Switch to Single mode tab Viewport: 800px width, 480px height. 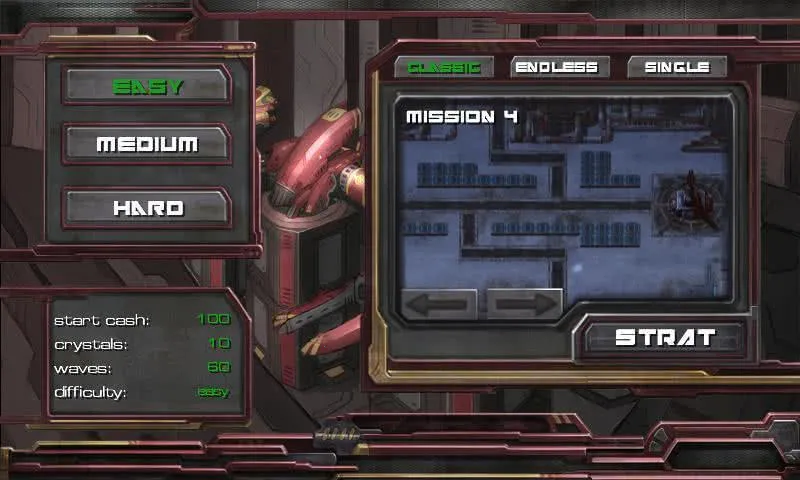click(677, 67)
